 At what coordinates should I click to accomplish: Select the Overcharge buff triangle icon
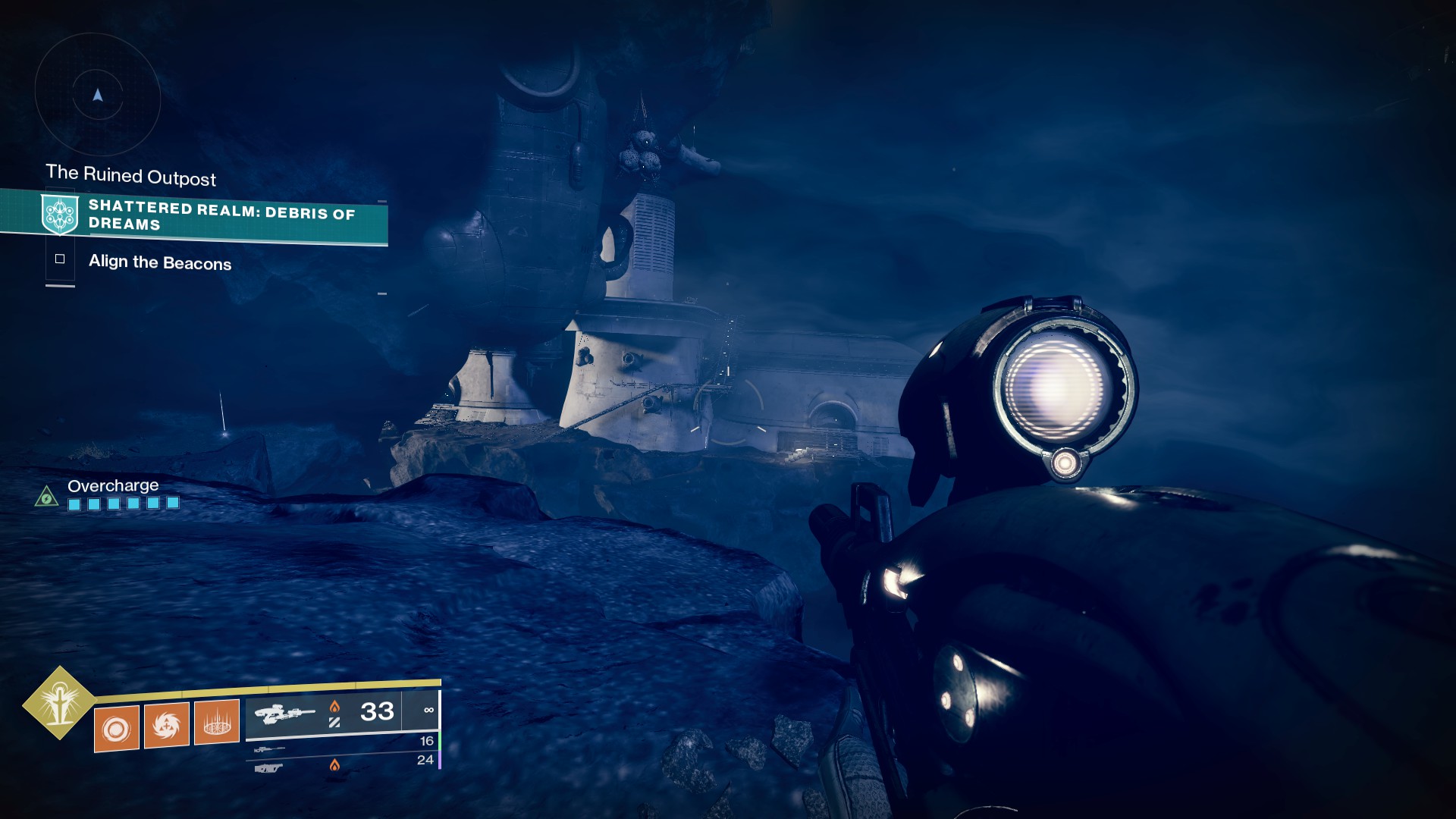pyautogui.click(x=47, y=497)
